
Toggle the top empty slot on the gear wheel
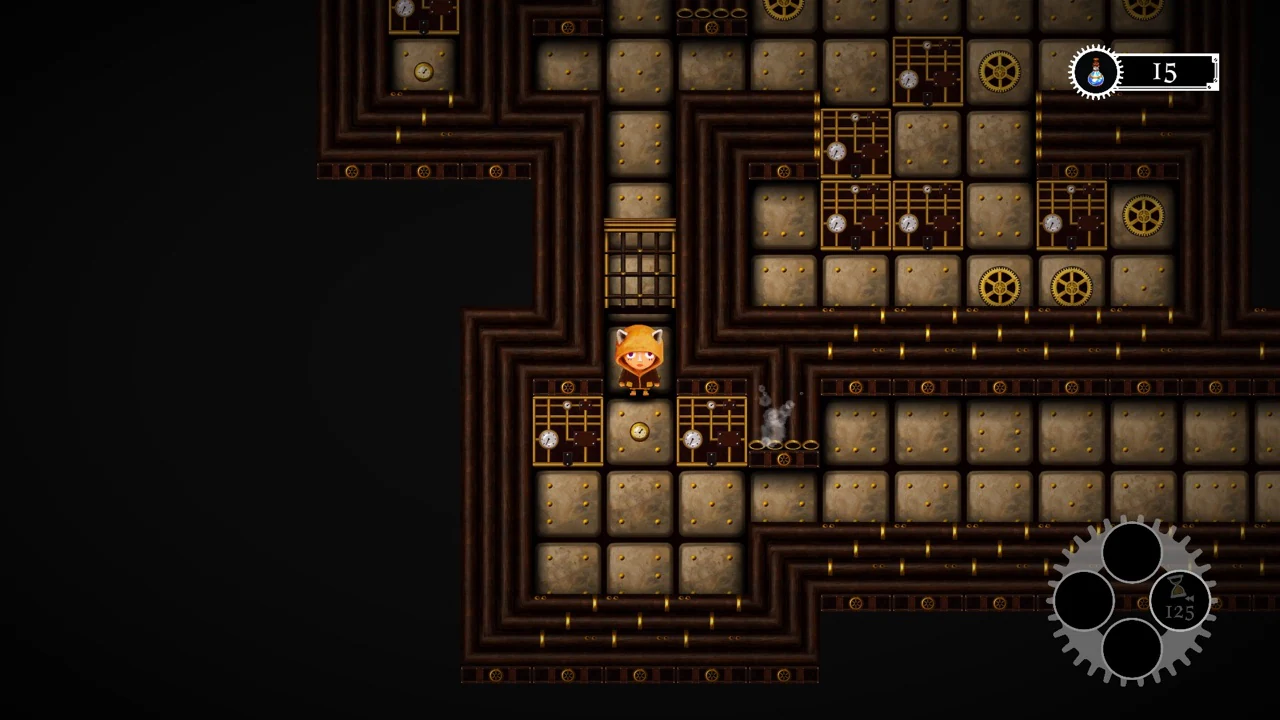point(1130,549)
